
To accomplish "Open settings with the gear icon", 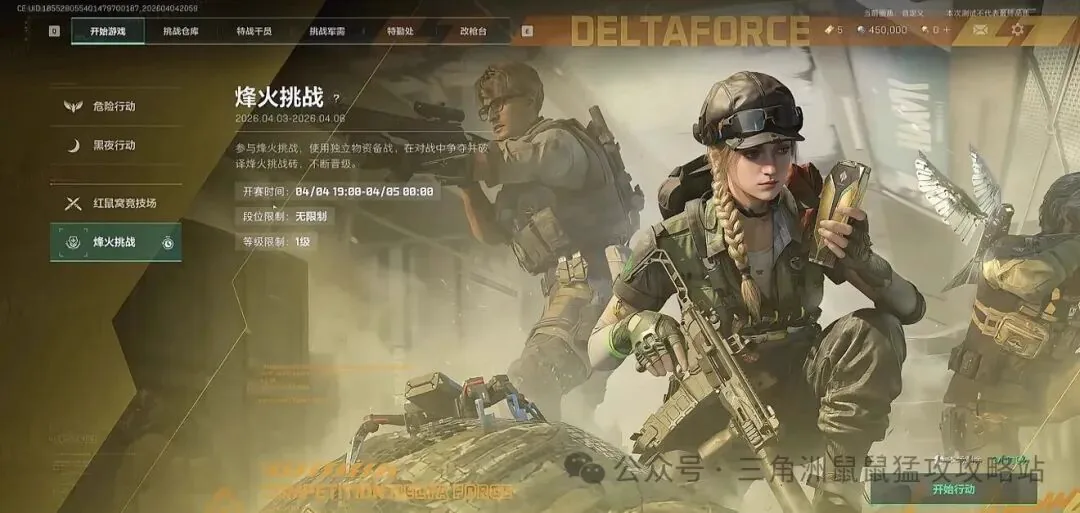I will (x=1017, y=30).
